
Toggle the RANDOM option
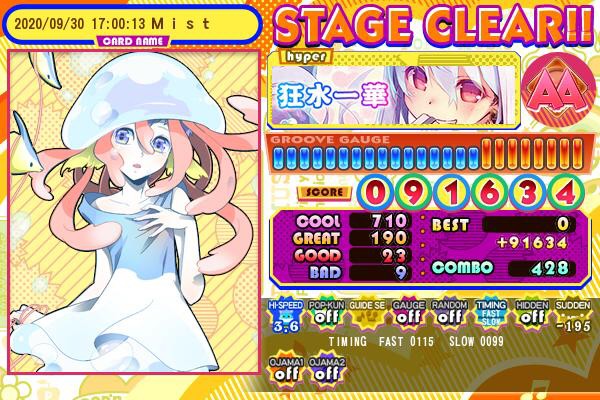(x=447, y=315)
